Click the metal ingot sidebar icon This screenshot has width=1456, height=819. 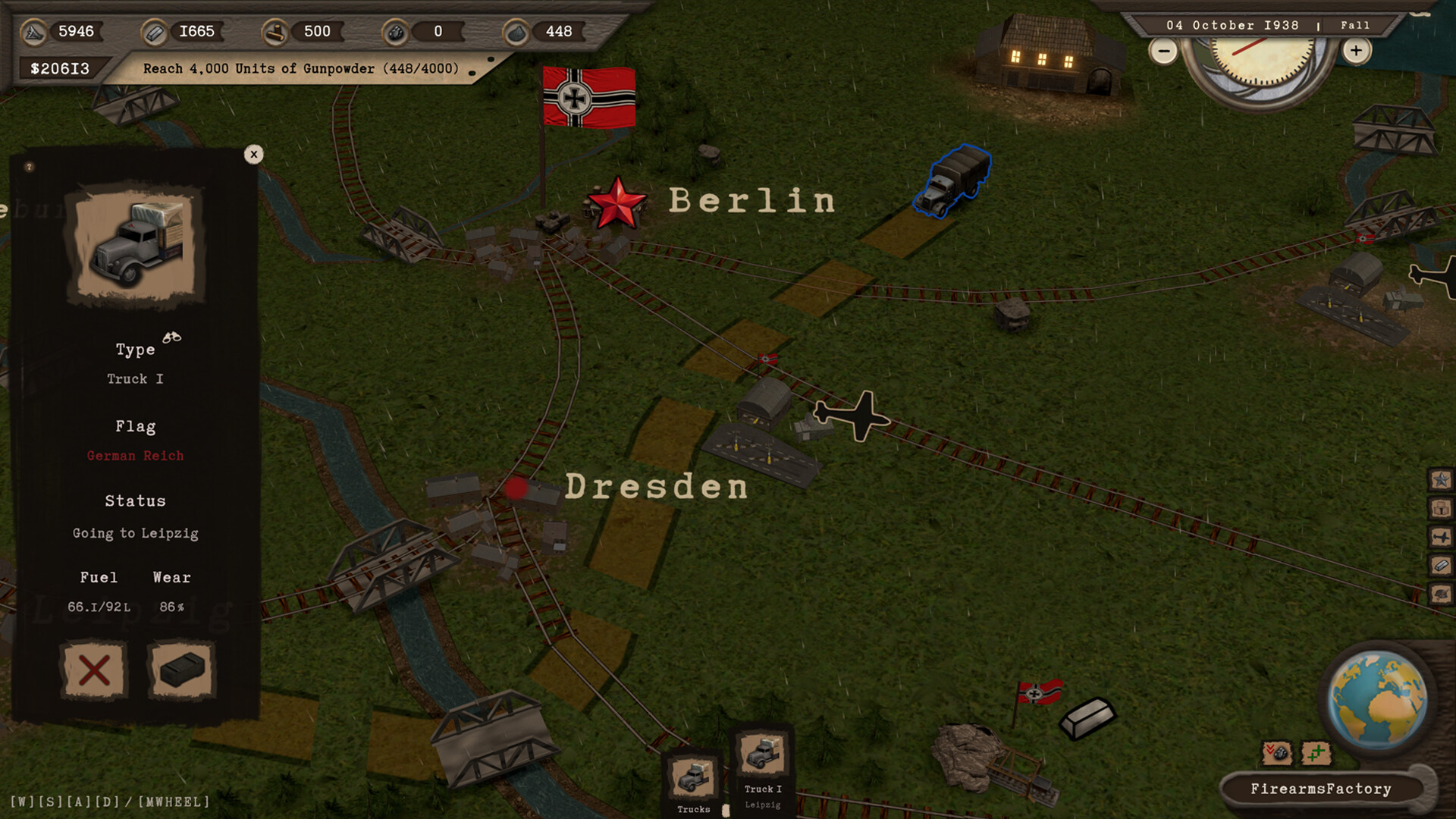click(x=1440, y=565)
